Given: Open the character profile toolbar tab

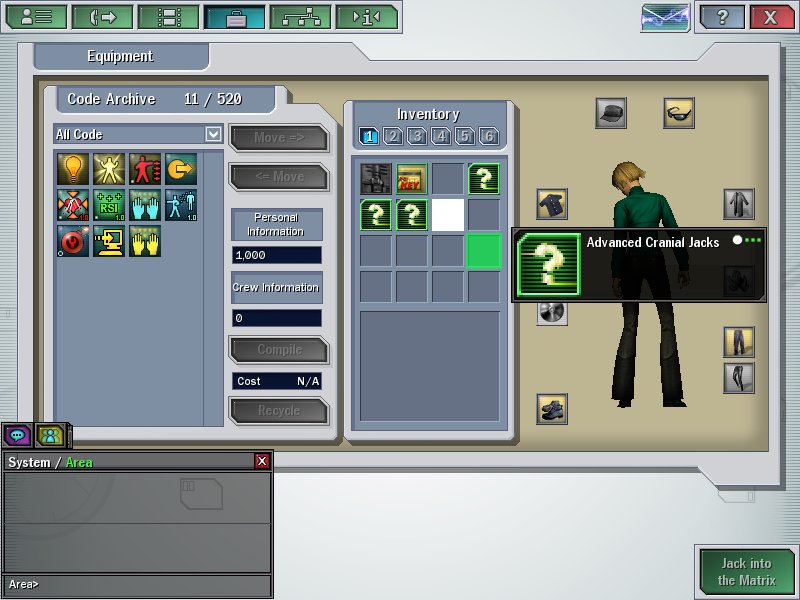Looking at the screenshot, I should pos(37,17).
